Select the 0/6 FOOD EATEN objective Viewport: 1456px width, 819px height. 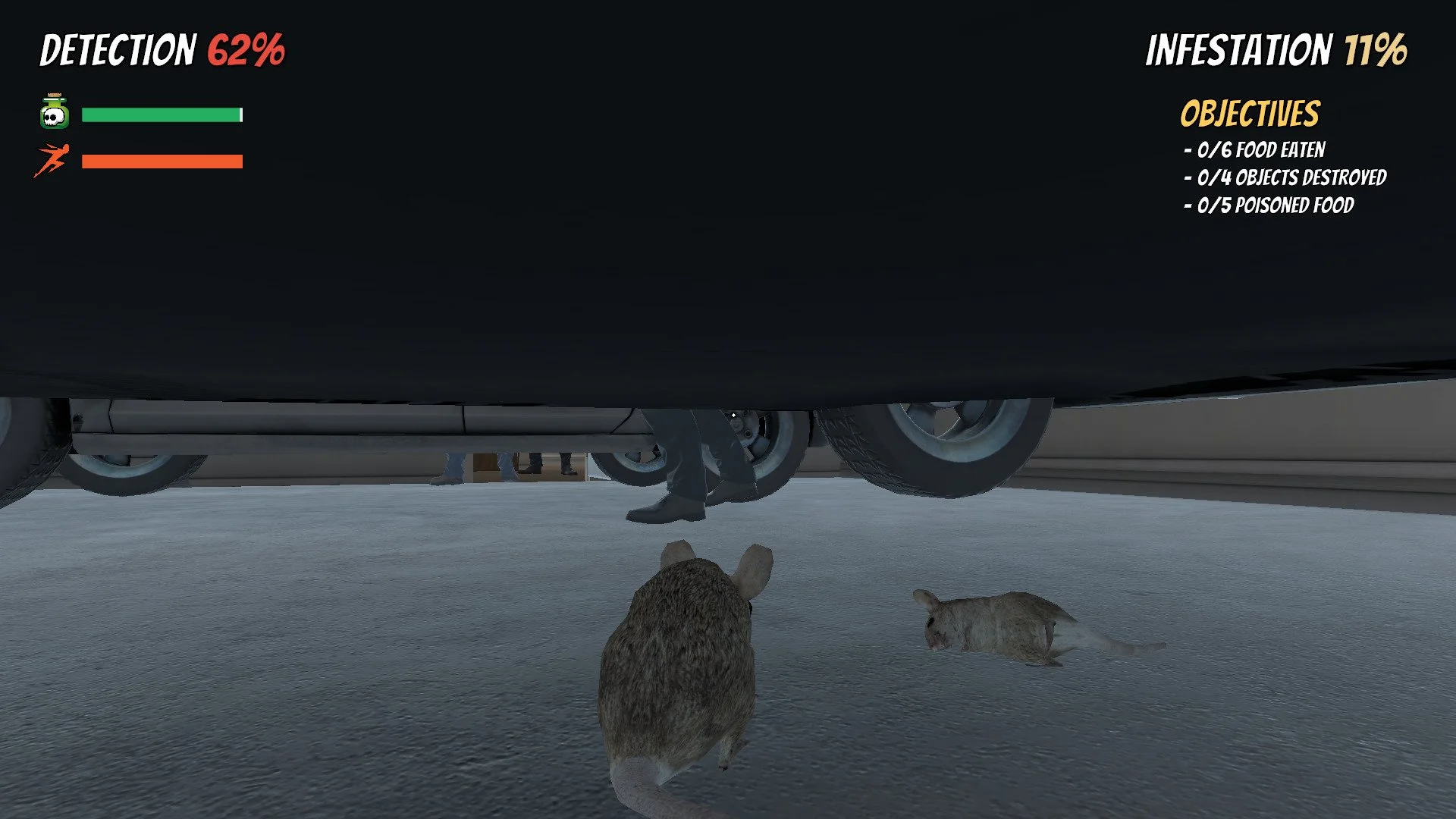tap(1253, 150)
